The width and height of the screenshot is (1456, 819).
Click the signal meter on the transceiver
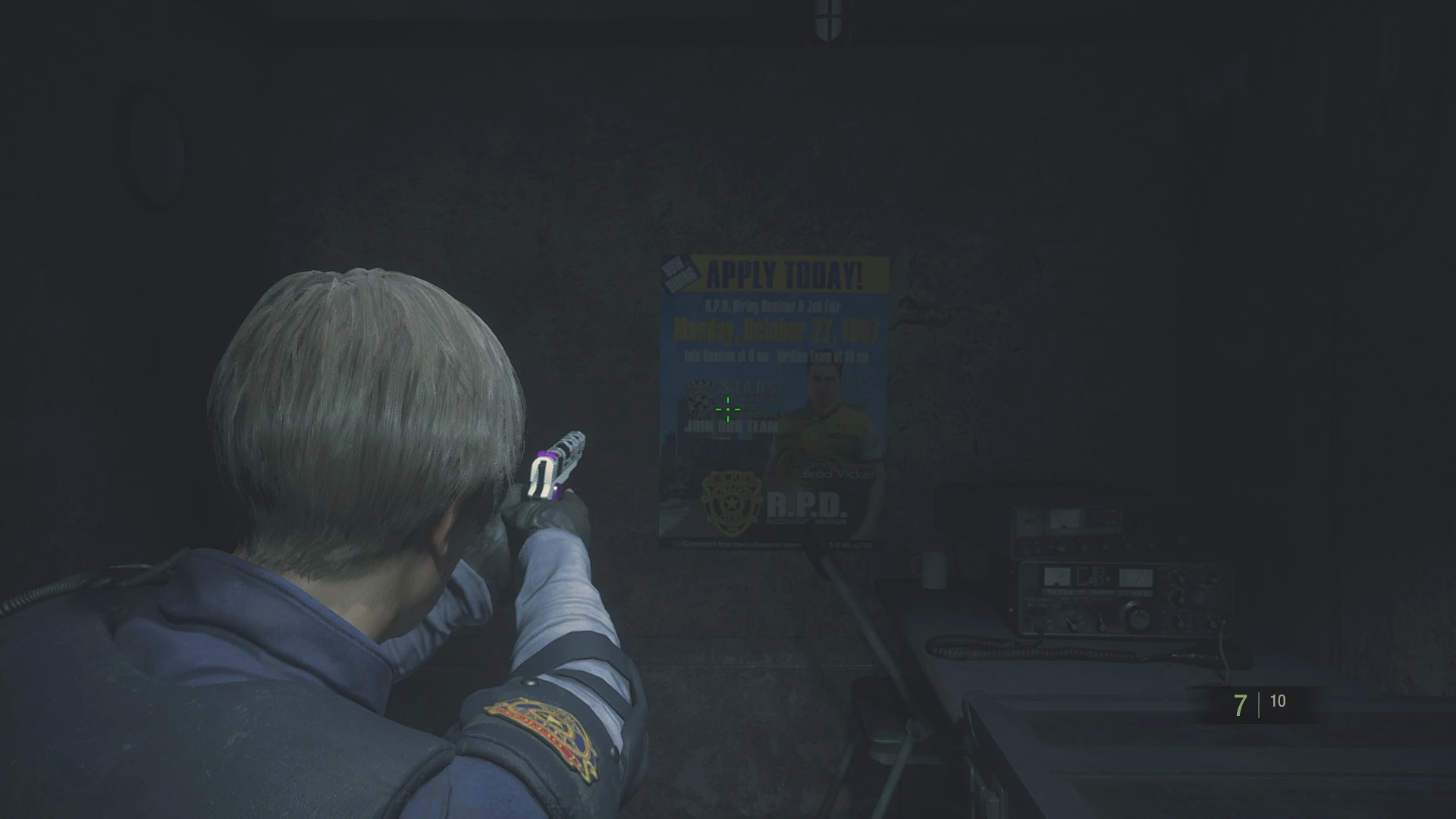click(x=1059, y=576)
